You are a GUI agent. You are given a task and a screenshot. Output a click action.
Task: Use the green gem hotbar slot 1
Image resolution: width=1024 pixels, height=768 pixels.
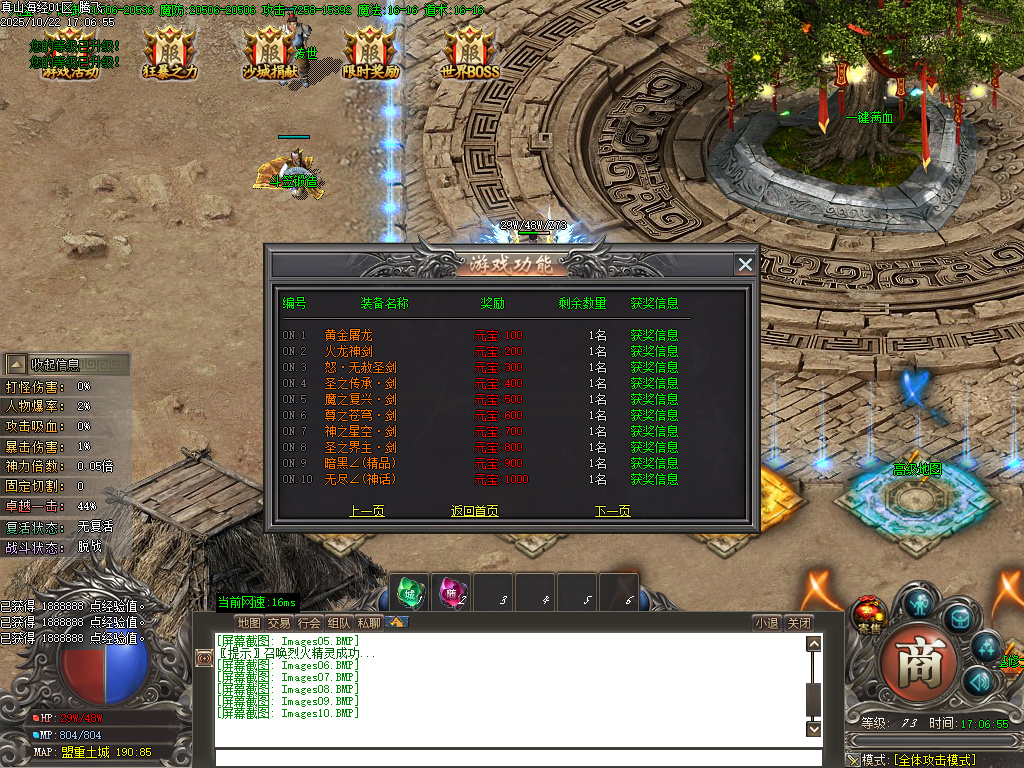[409, 592]
